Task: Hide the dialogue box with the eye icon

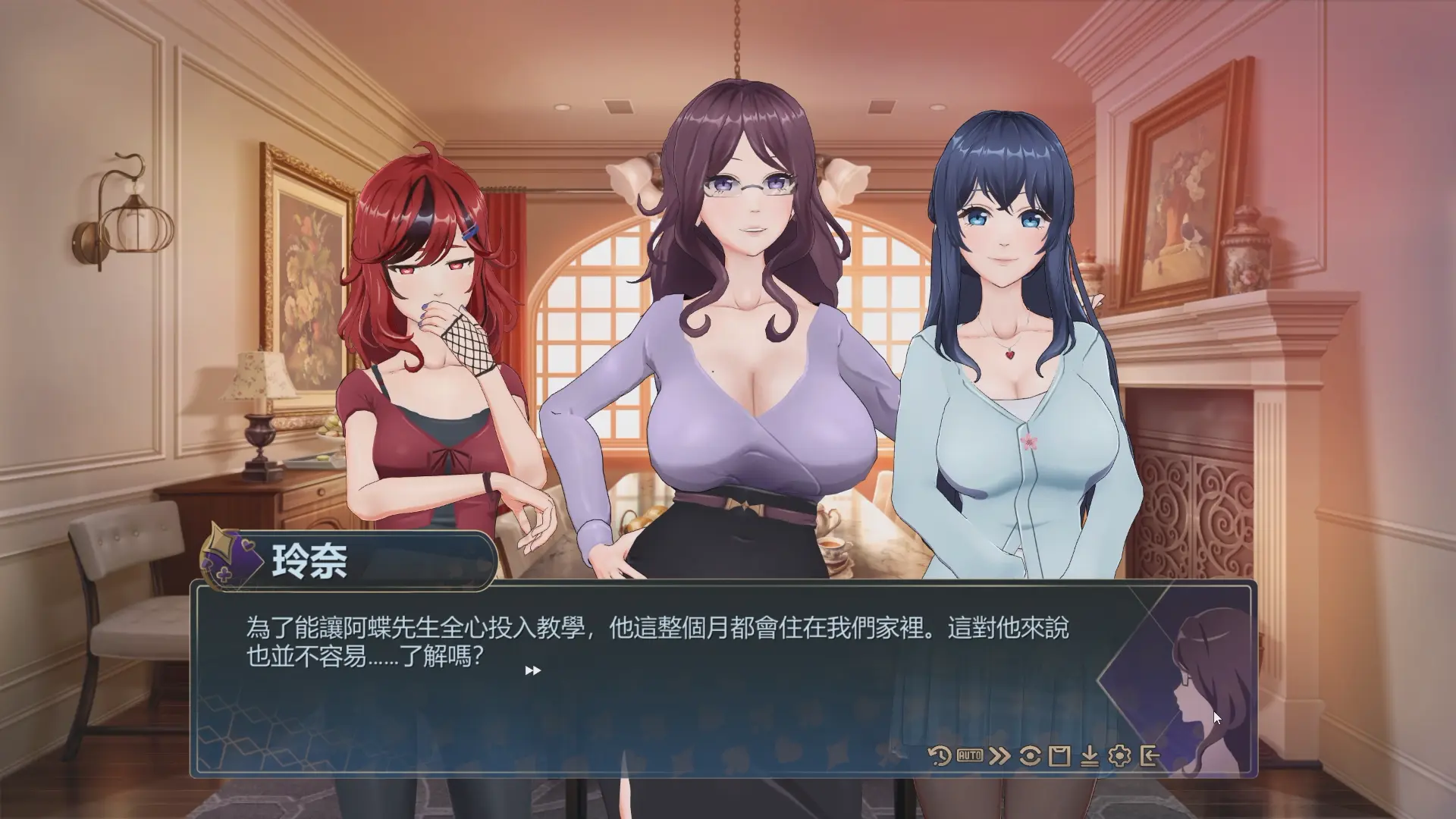Action: point(1030,755)
